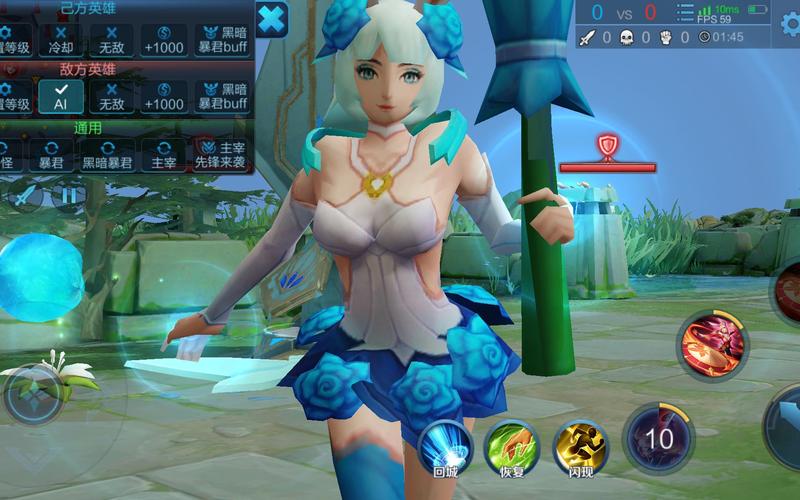Use the 回城 recall ability
The height and width of the screenshot is (500, 800).
pos(446,447)
